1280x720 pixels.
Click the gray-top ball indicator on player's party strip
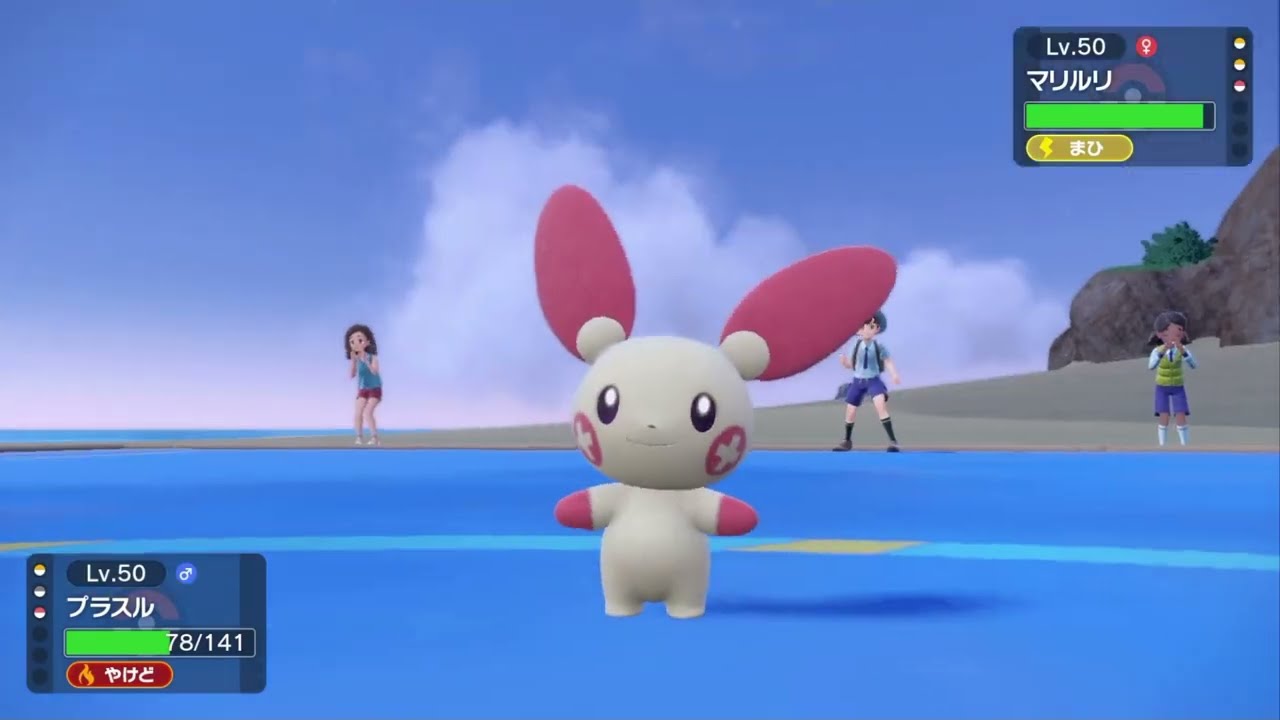[x=37, y=590]
